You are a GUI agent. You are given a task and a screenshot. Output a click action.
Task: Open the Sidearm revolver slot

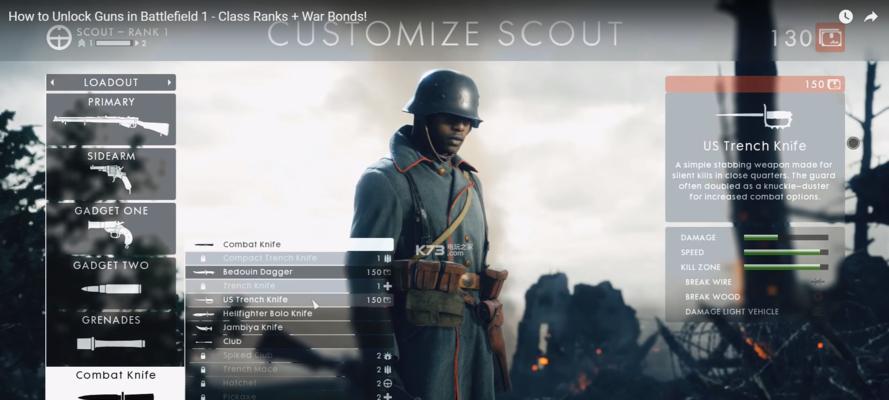pyautogui.click(x=110, y=173)
